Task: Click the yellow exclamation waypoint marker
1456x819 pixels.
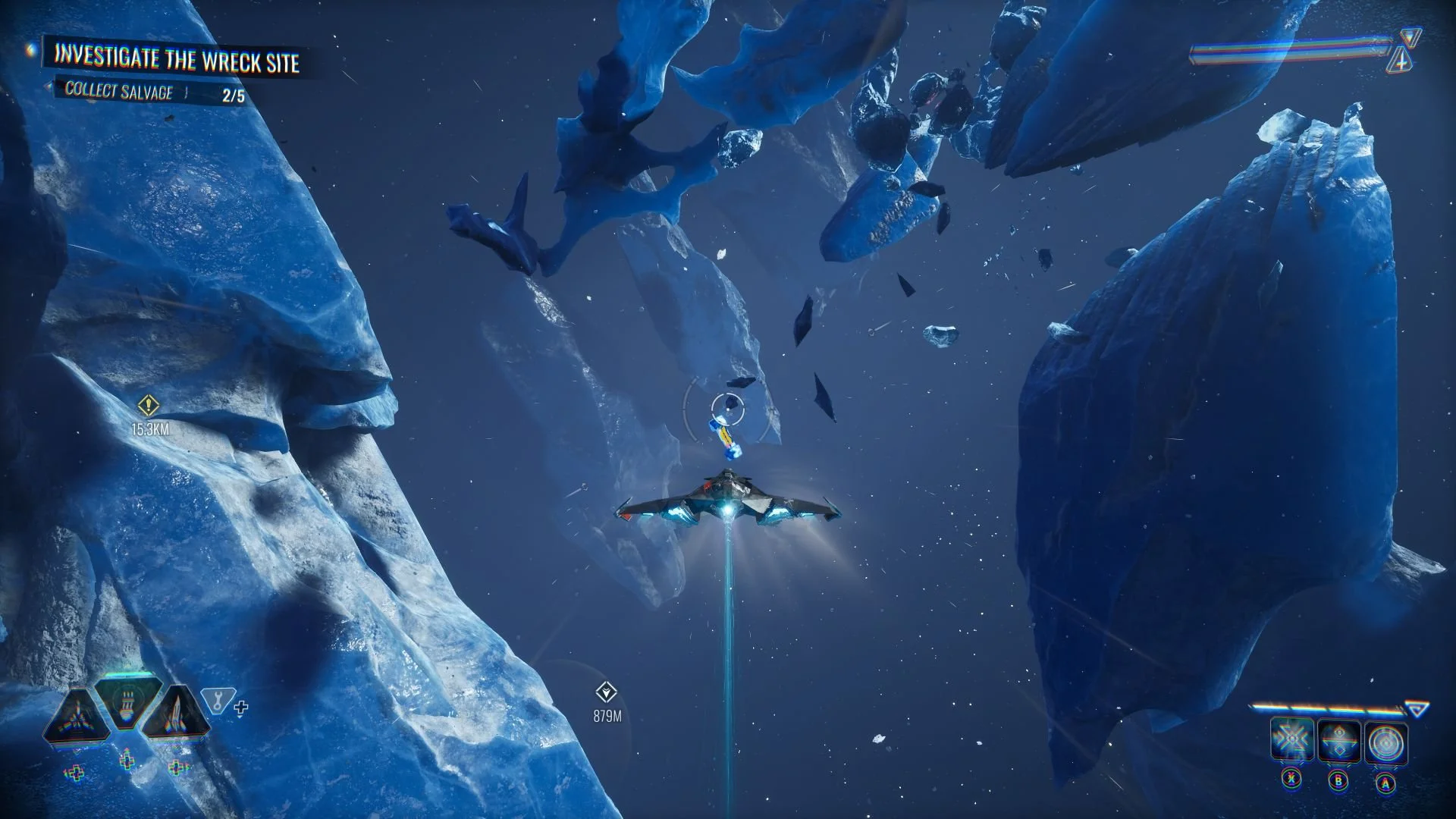Action: tap(148, 406)
